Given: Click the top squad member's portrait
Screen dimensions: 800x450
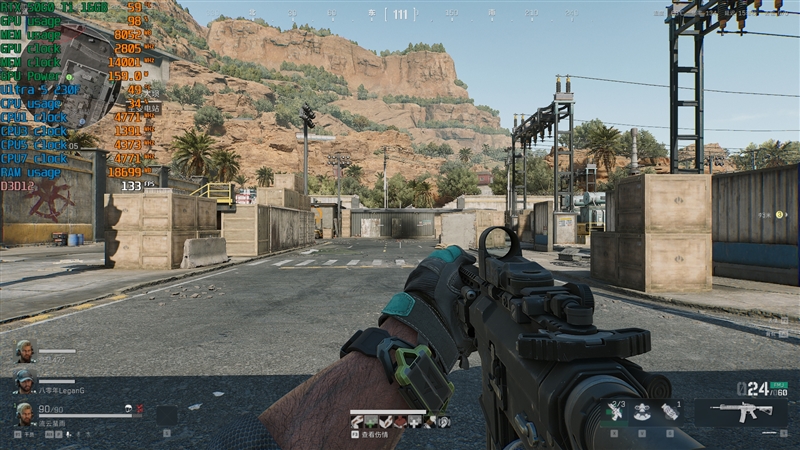Looking at the screenshot, I should (24, 351).
